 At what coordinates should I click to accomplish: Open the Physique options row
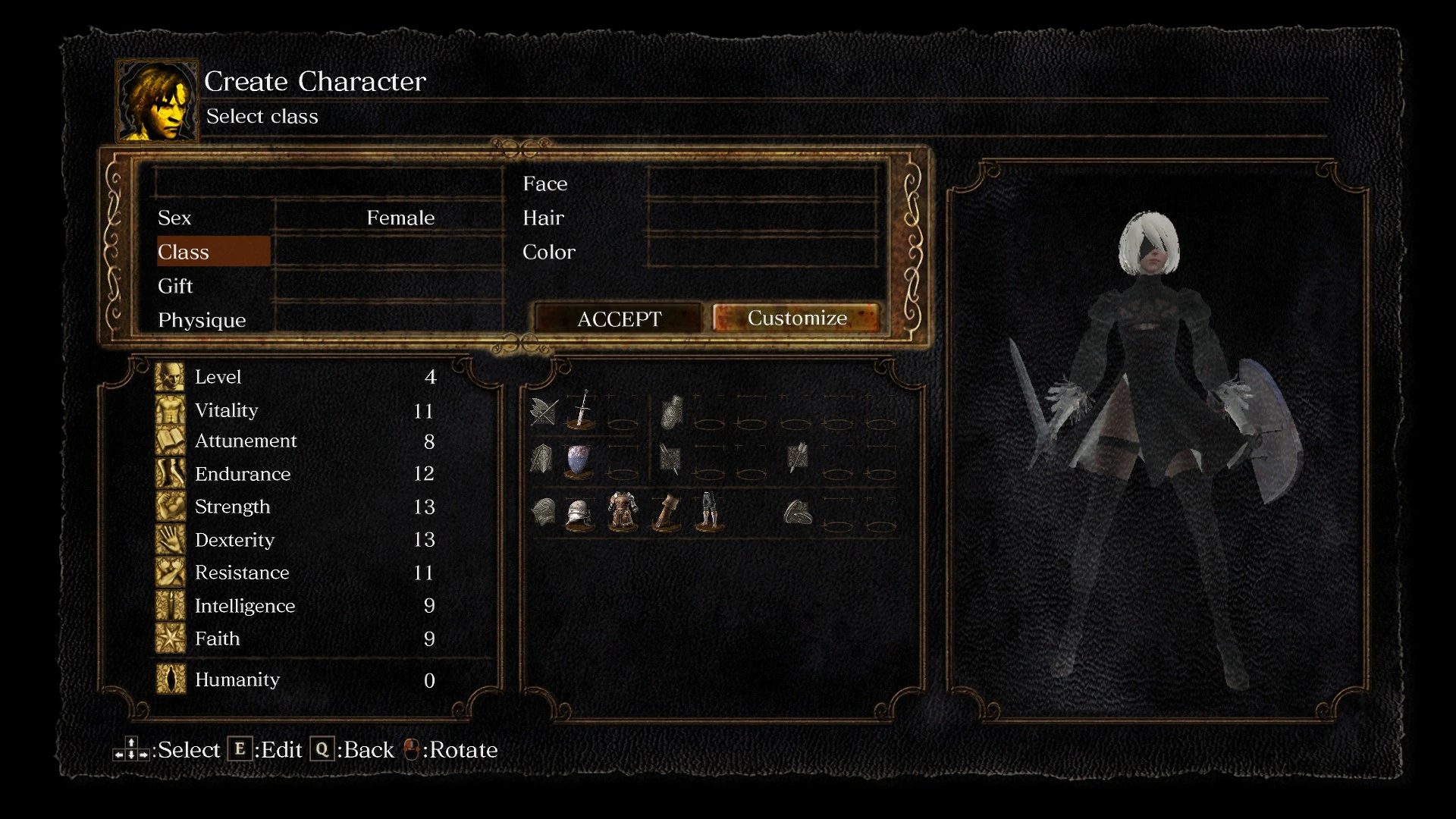pos(202,319)
